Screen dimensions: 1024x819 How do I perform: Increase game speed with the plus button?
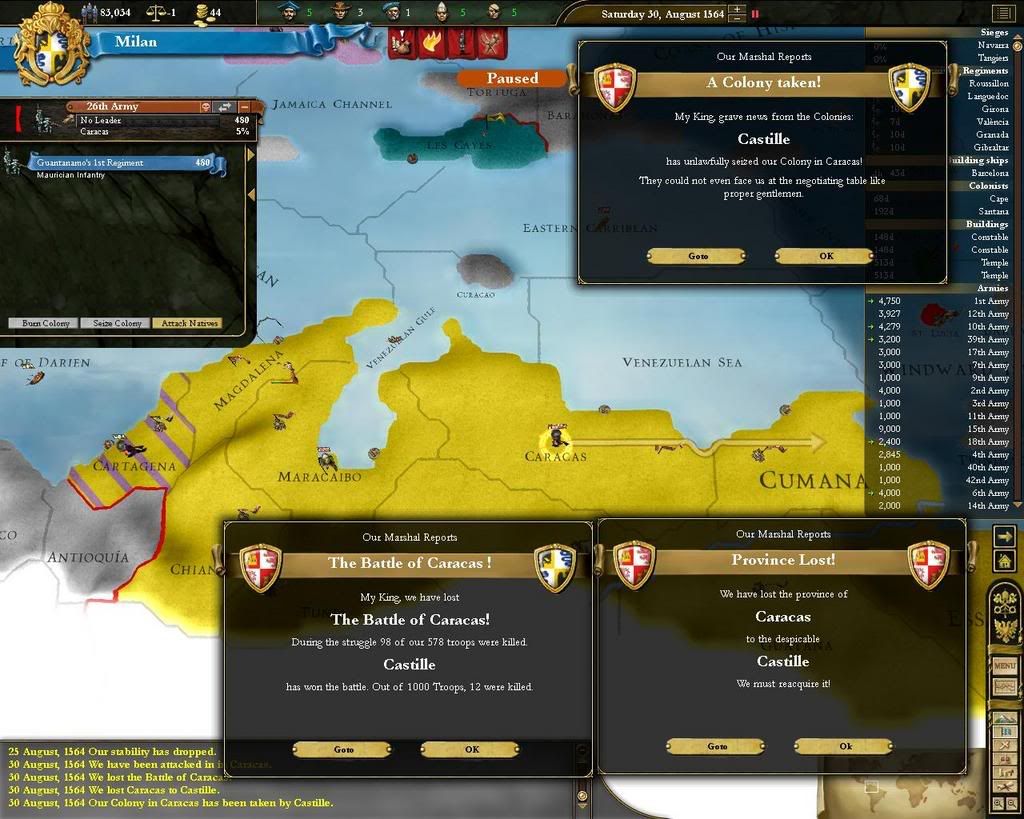(x=737, y=10)
